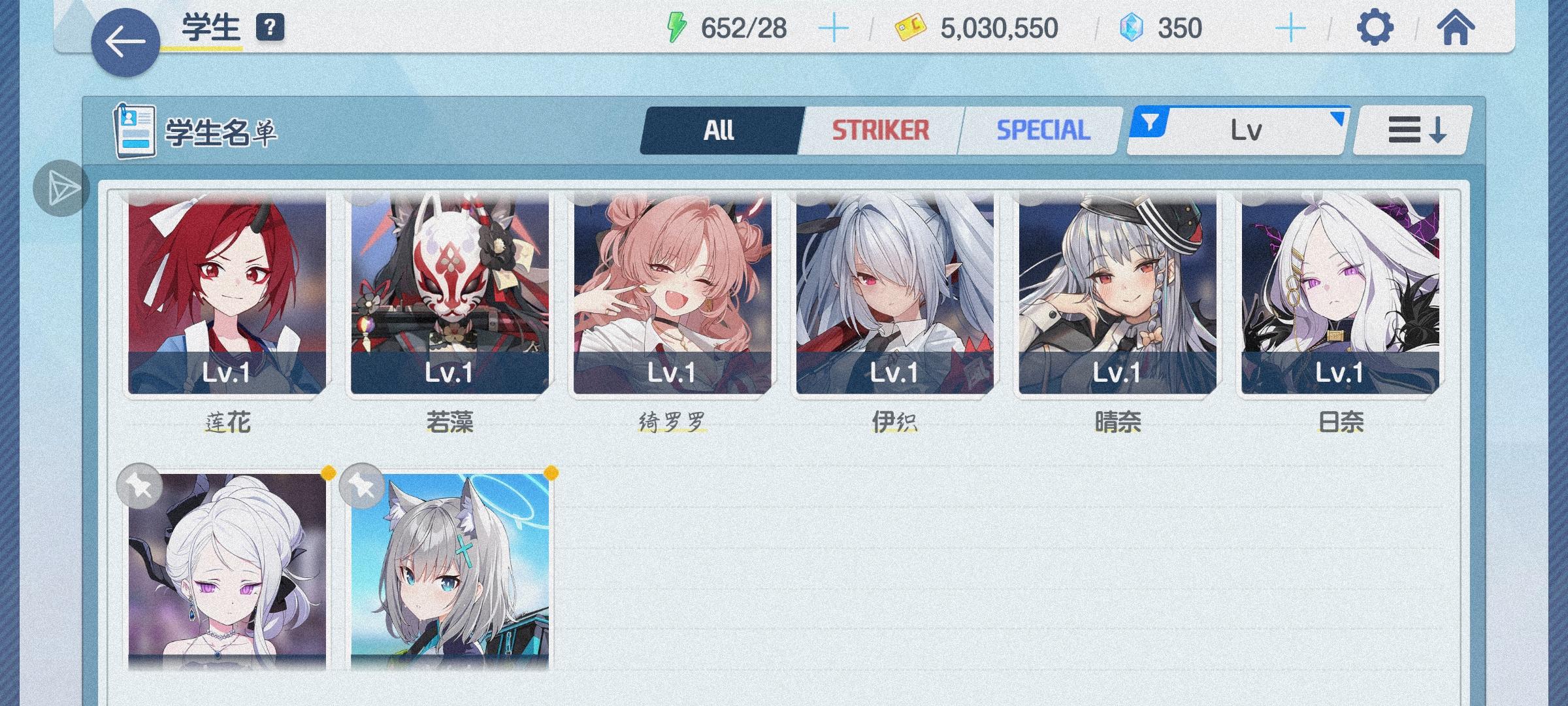Click the back arrow button
Viewport: 1568px width, 706px height.
coord(126,39)
